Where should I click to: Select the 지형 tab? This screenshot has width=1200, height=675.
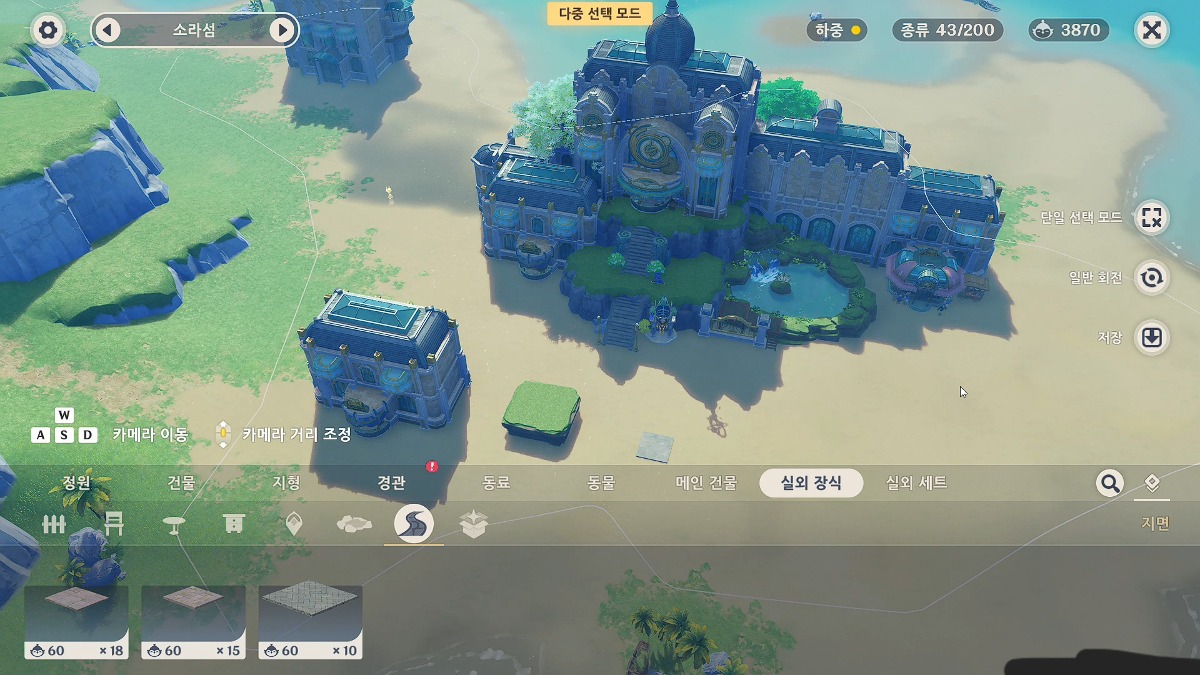(x=286, y=483)
